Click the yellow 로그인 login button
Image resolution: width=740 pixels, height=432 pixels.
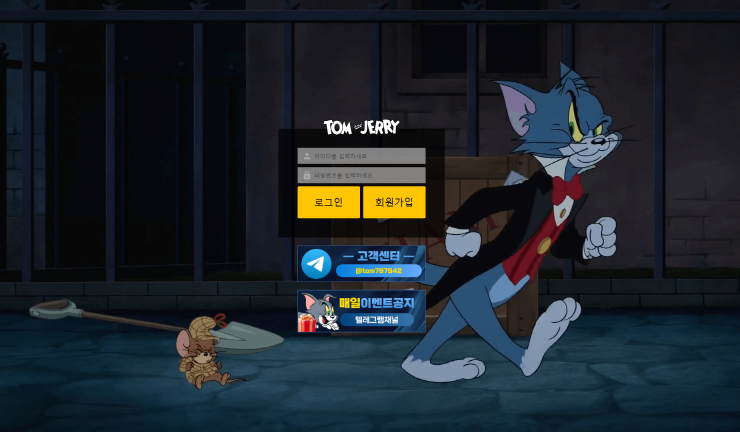tap(328, 202)
